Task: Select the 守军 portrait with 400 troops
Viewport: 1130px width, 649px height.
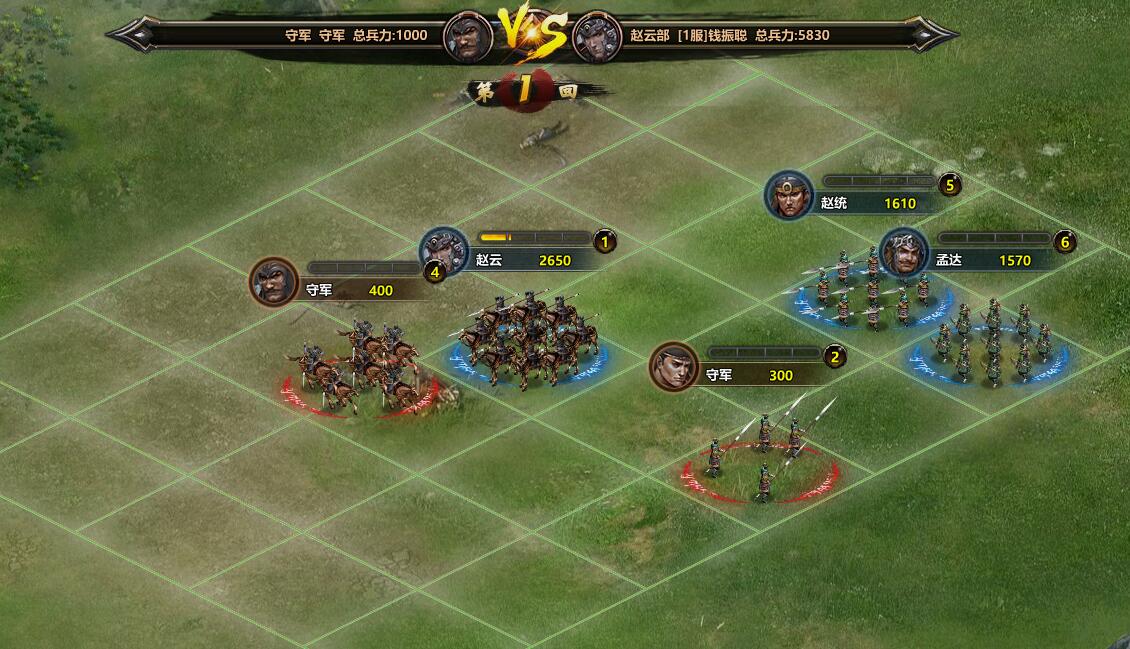Action: 274,282
